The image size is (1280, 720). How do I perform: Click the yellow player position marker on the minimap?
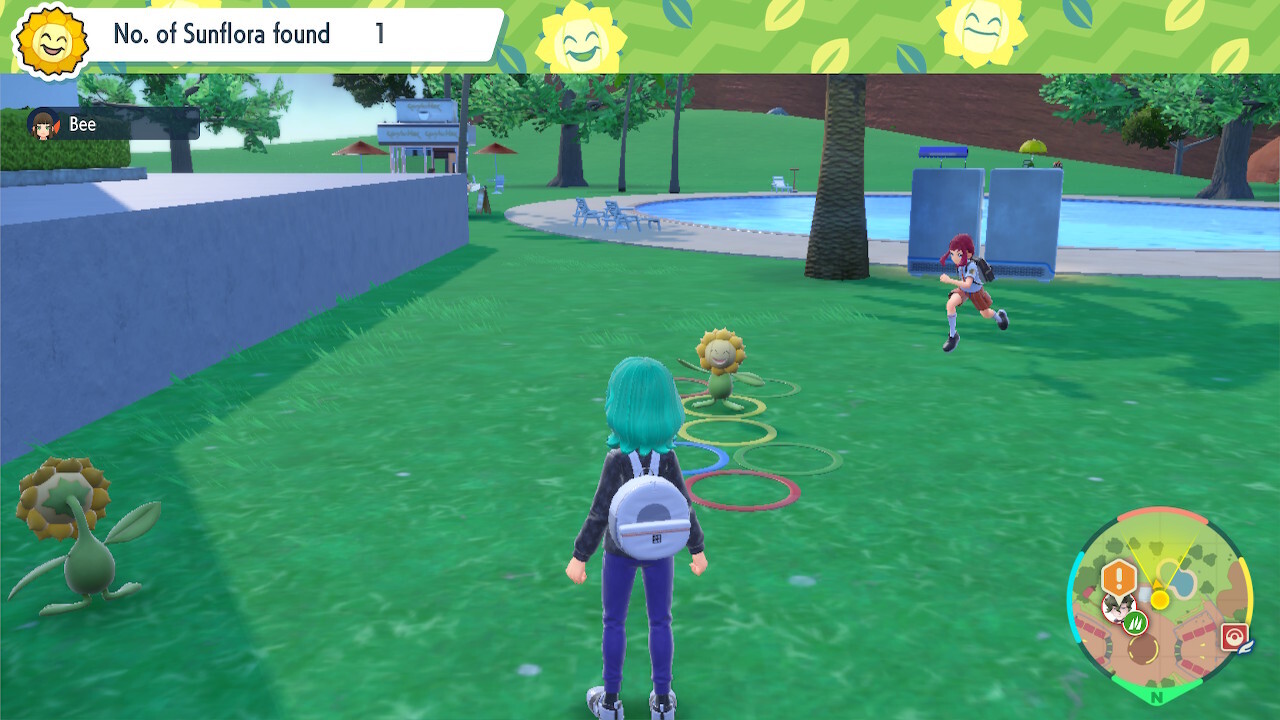tap(1159, 598)
